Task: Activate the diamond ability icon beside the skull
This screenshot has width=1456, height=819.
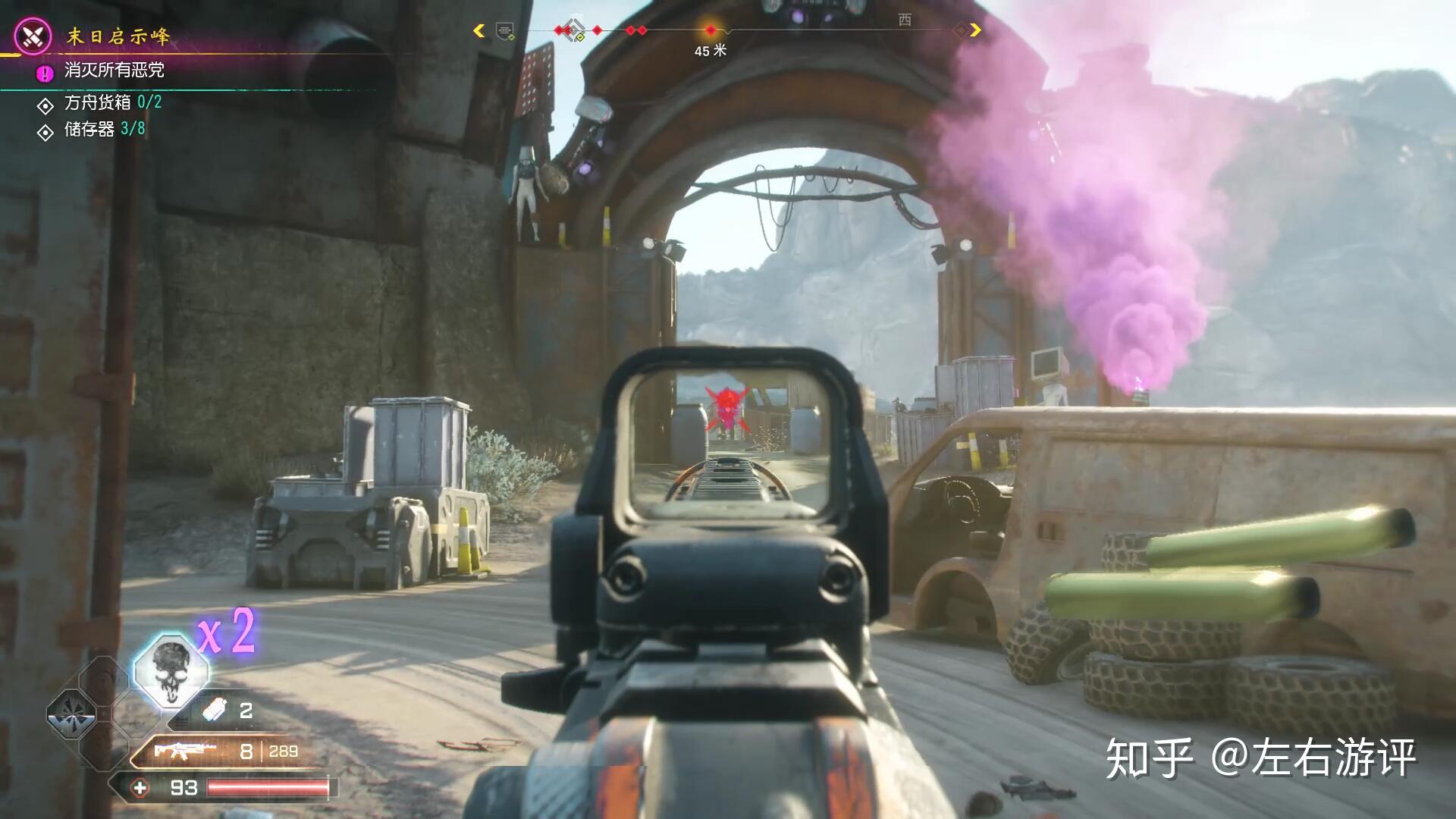Action: pyautogui.click(x=72, y=714)
